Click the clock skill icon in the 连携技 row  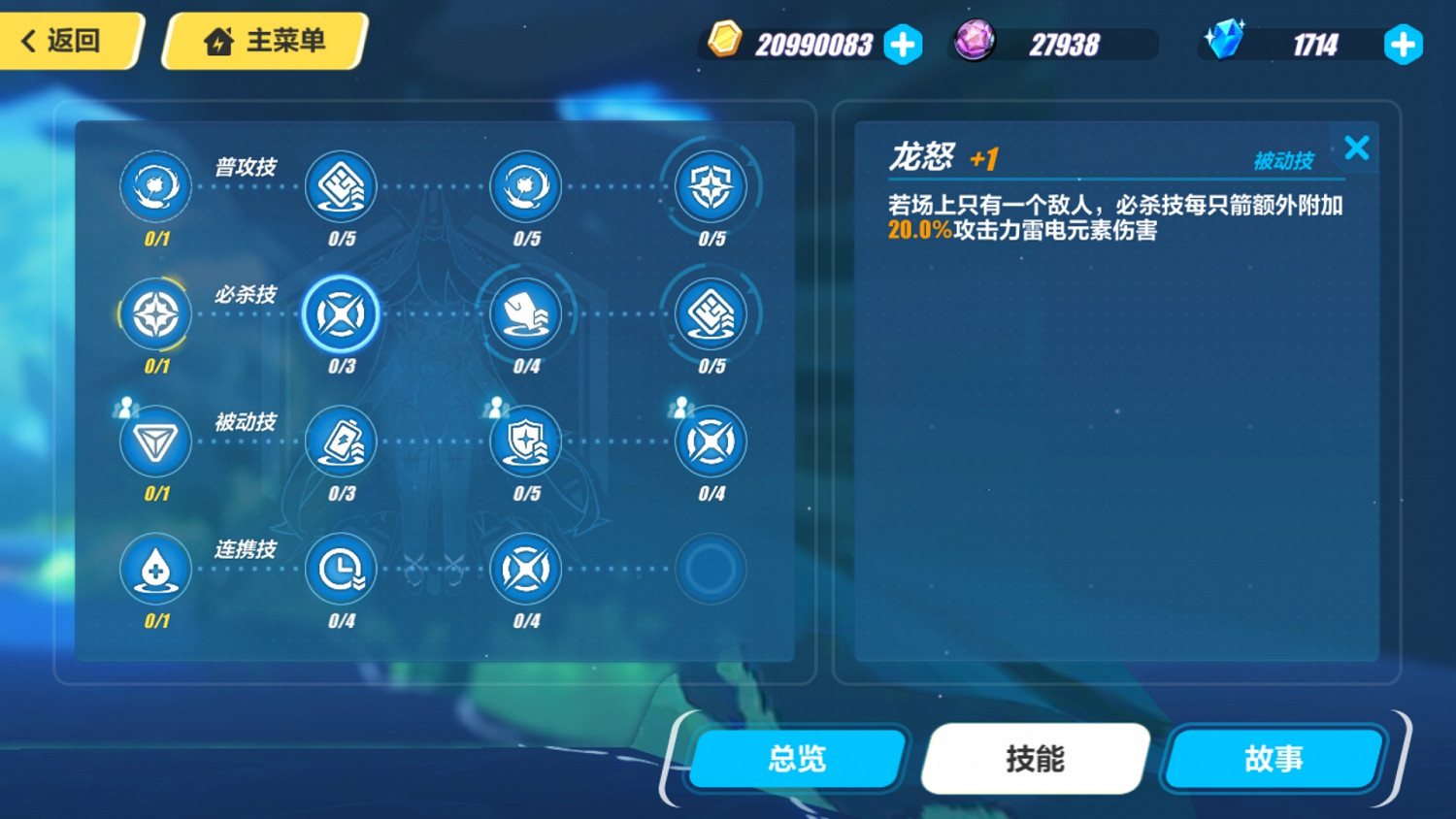(x=341, y=571)
